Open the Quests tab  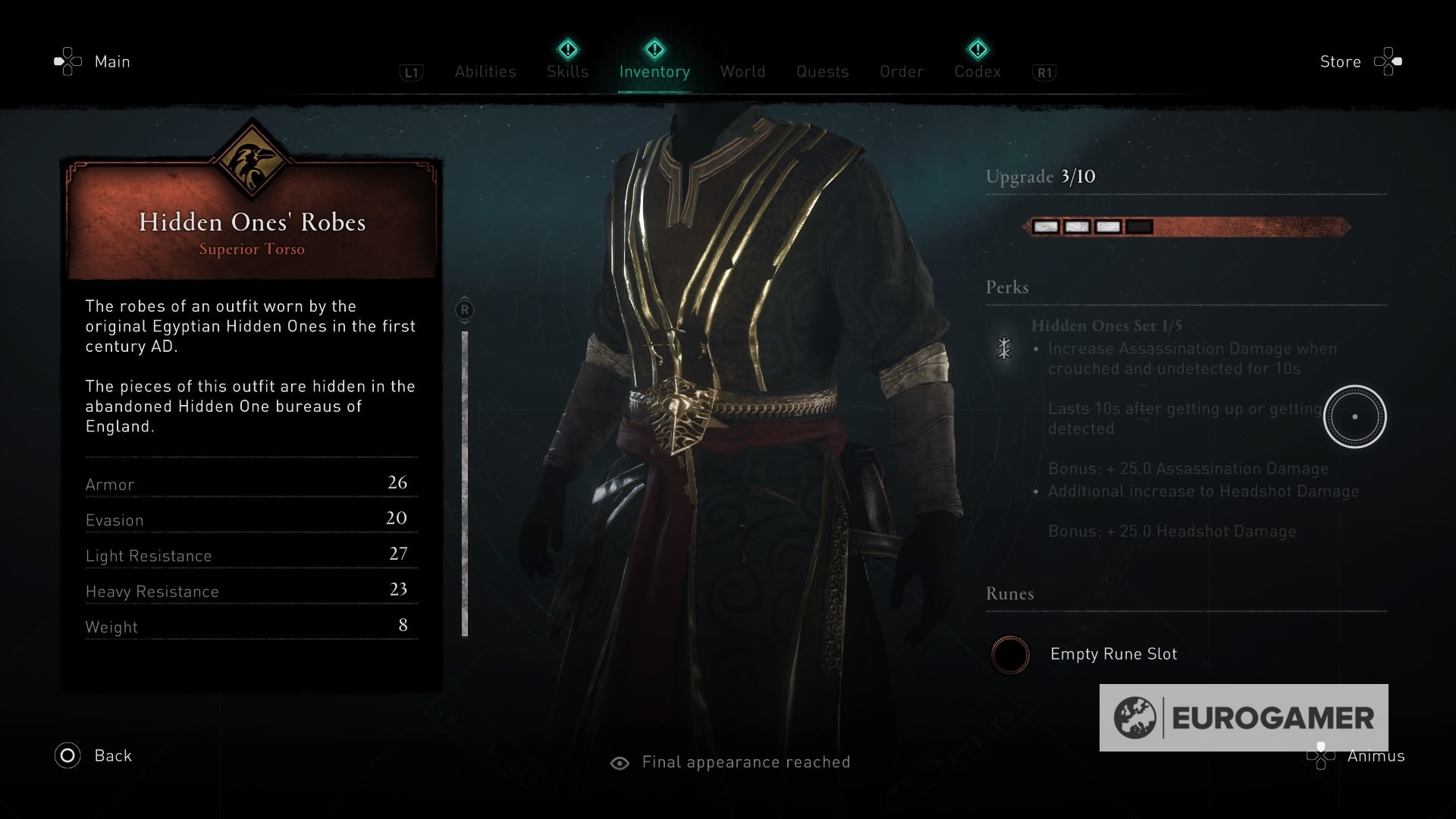822,71
